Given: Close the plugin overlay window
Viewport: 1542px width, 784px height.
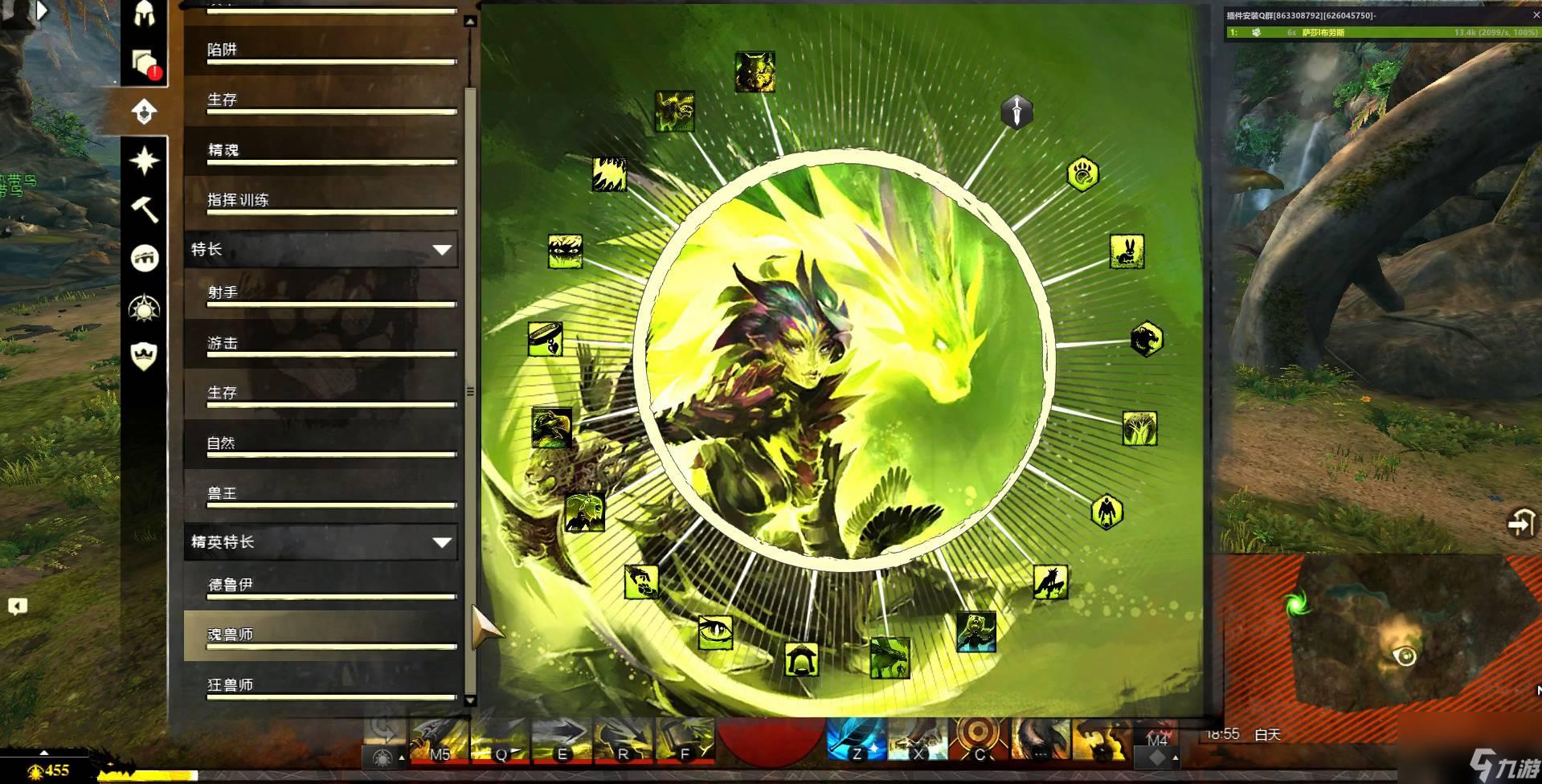Looking at the screenshot, I should tap(1536, 14).
